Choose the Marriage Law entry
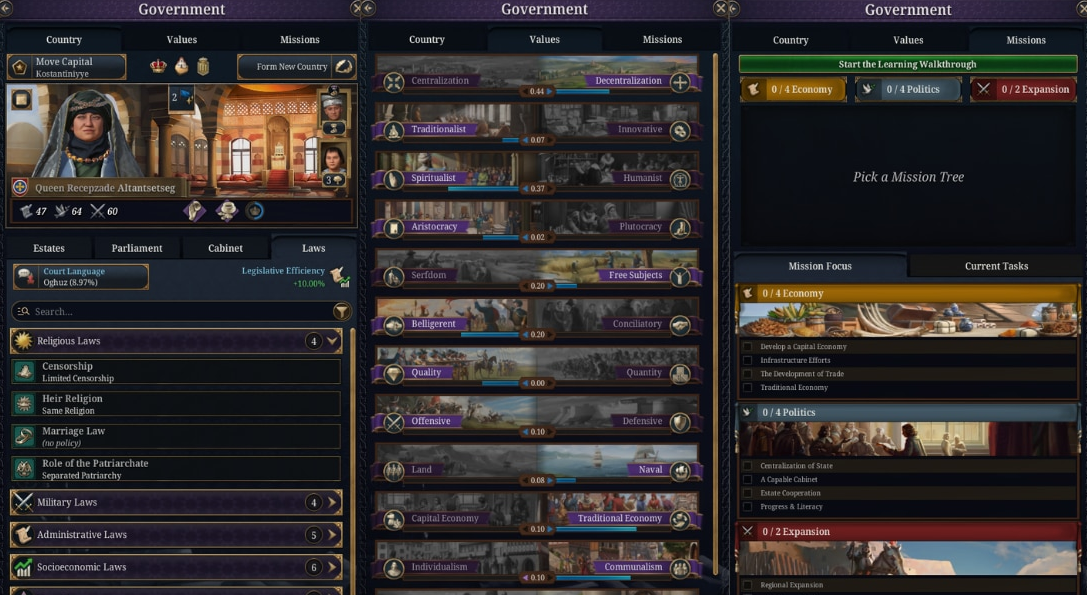This screenshot has height=595, width=1087. point(176,437)
